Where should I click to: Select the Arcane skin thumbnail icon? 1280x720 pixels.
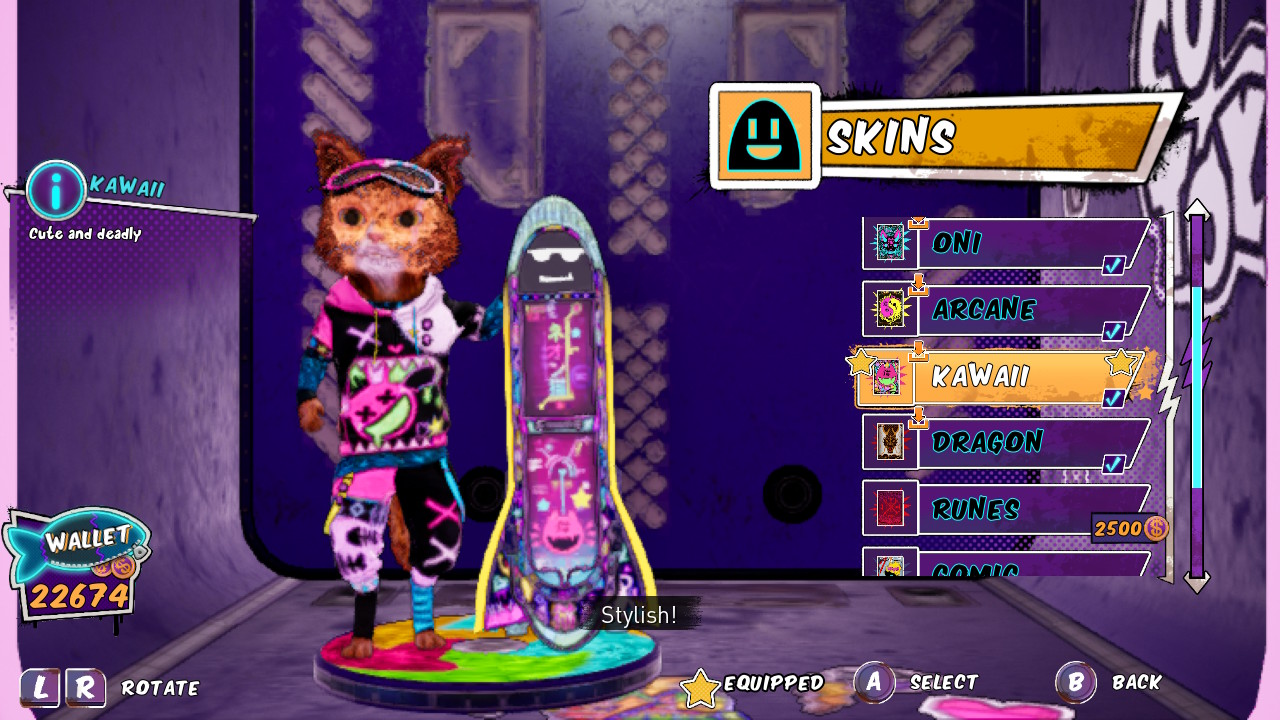[890, 308]
